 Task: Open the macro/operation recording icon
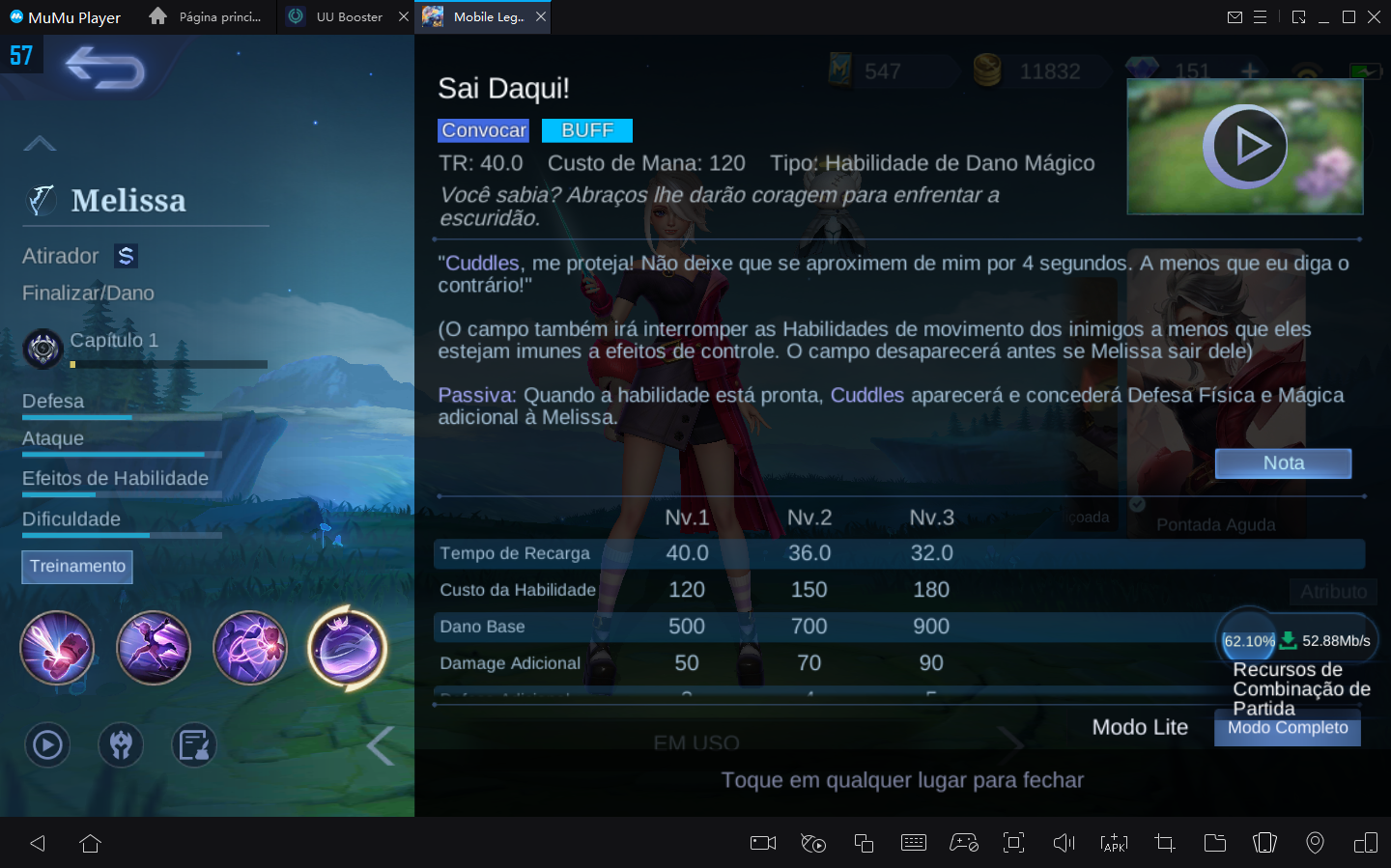pos(813,843)
